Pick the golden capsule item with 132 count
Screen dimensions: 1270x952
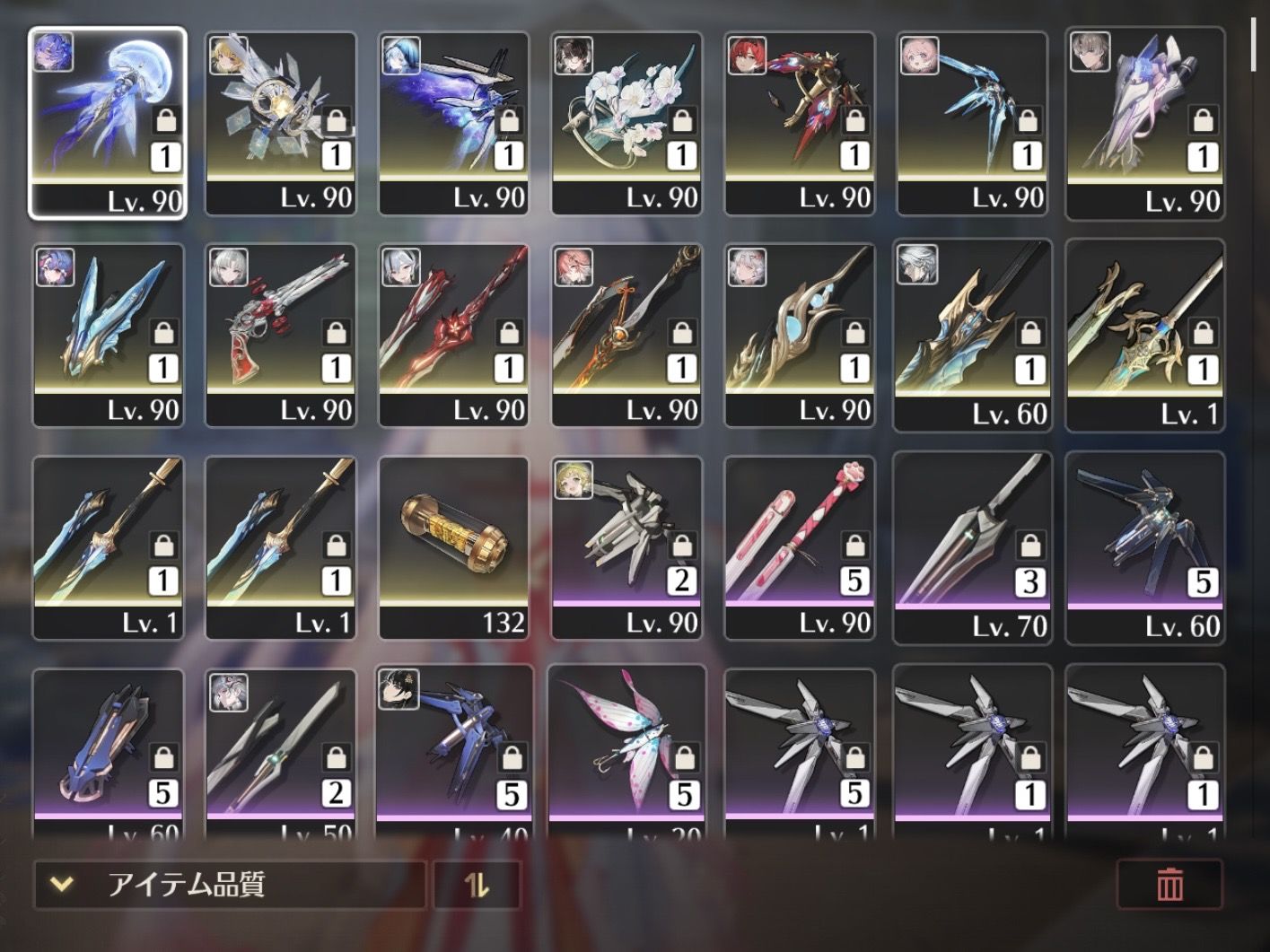click(453, 546)
